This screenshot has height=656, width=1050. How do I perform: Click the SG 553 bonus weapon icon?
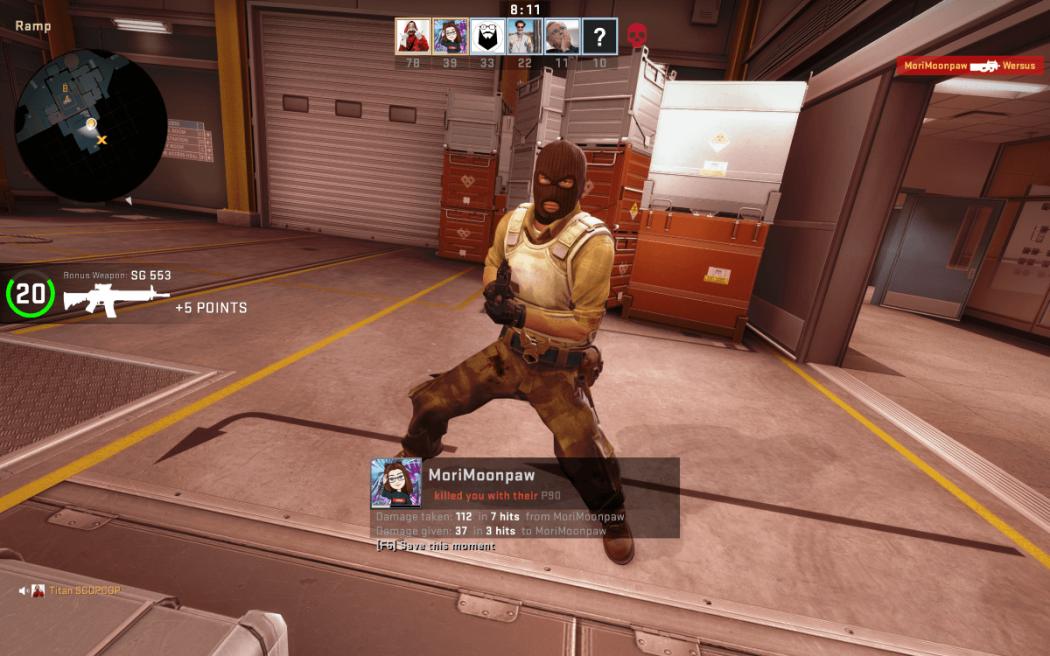116,298
